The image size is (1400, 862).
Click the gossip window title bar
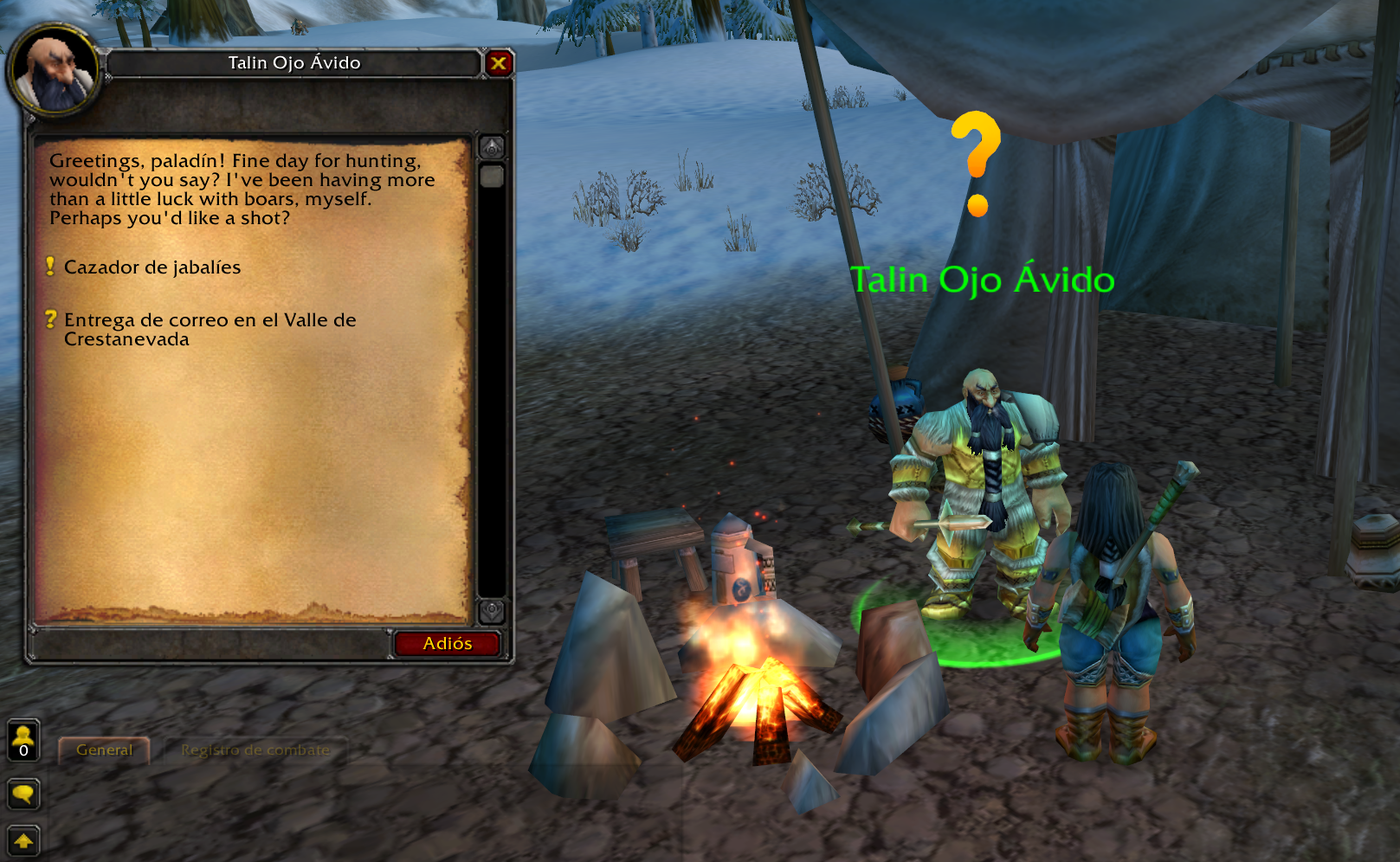(294, 62)
